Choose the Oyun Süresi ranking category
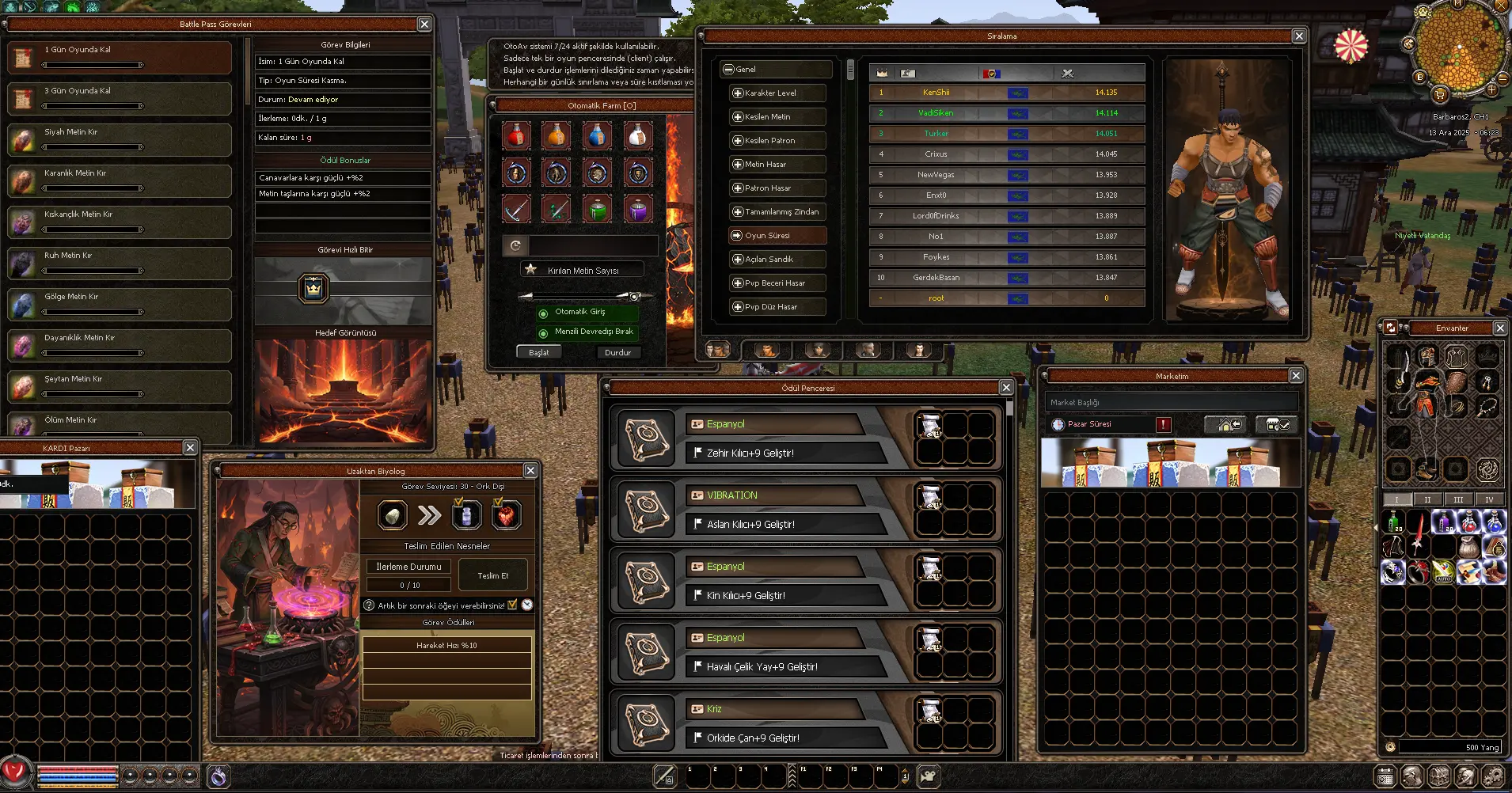Screen dimensions: 1512x793 777,236
